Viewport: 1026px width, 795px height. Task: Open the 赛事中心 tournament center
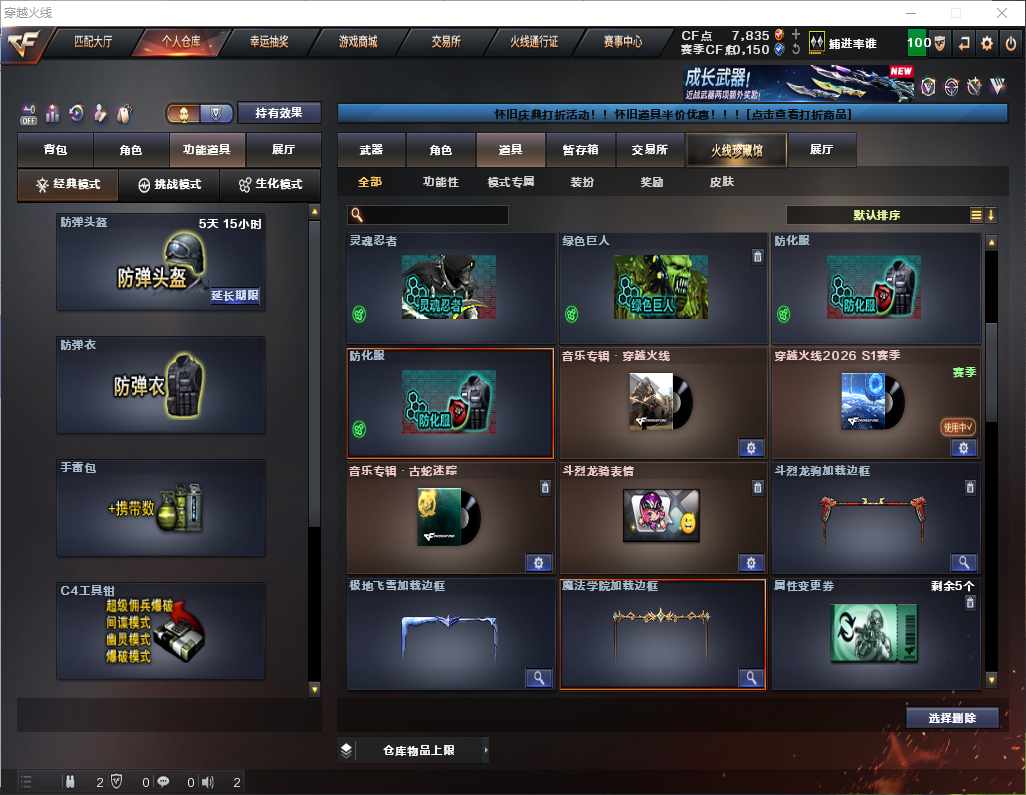click(622, 43)
